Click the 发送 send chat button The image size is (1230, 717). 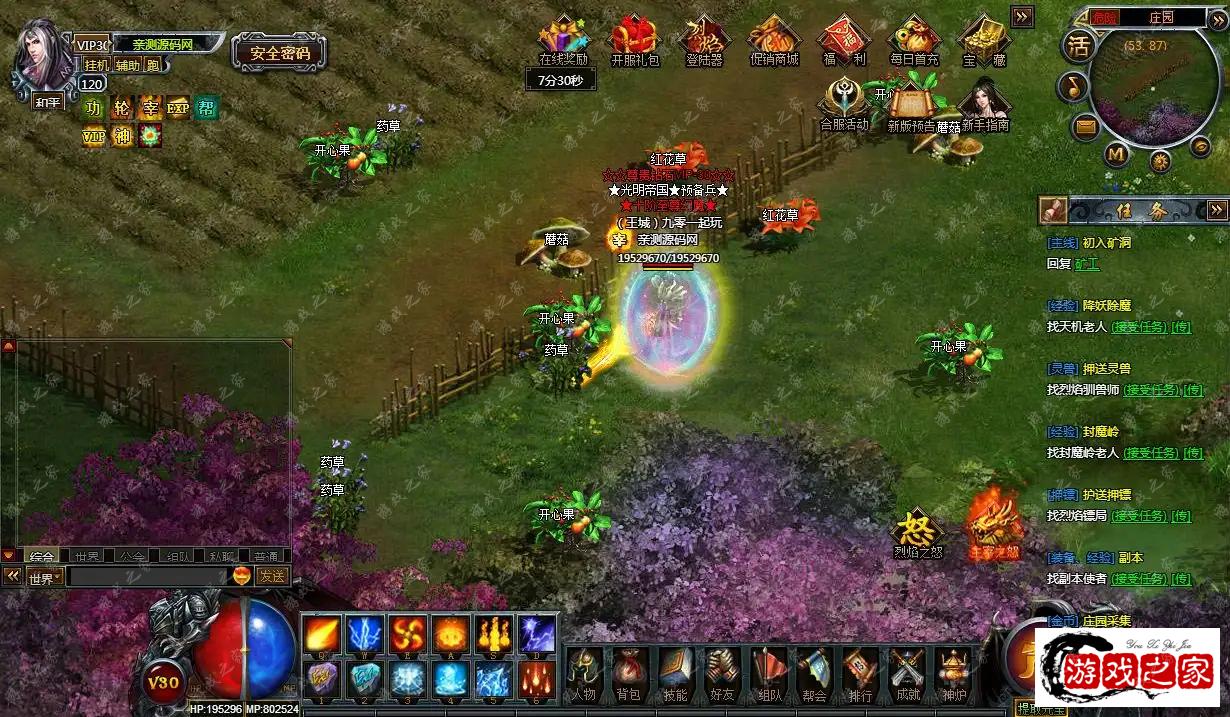271,576
